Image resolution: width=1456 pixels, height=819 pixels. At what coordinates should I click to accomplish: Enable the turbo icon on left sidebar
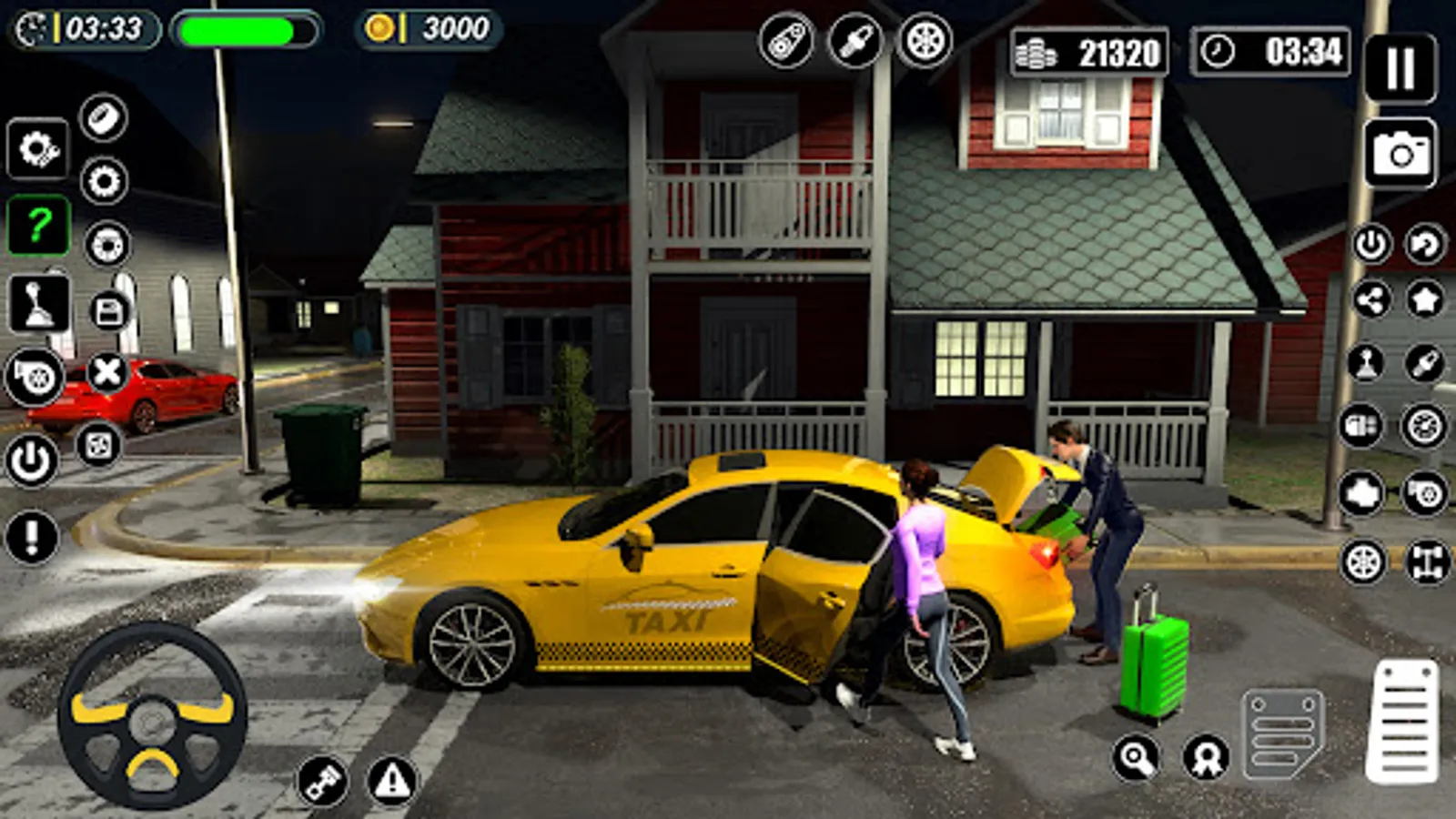35,376
